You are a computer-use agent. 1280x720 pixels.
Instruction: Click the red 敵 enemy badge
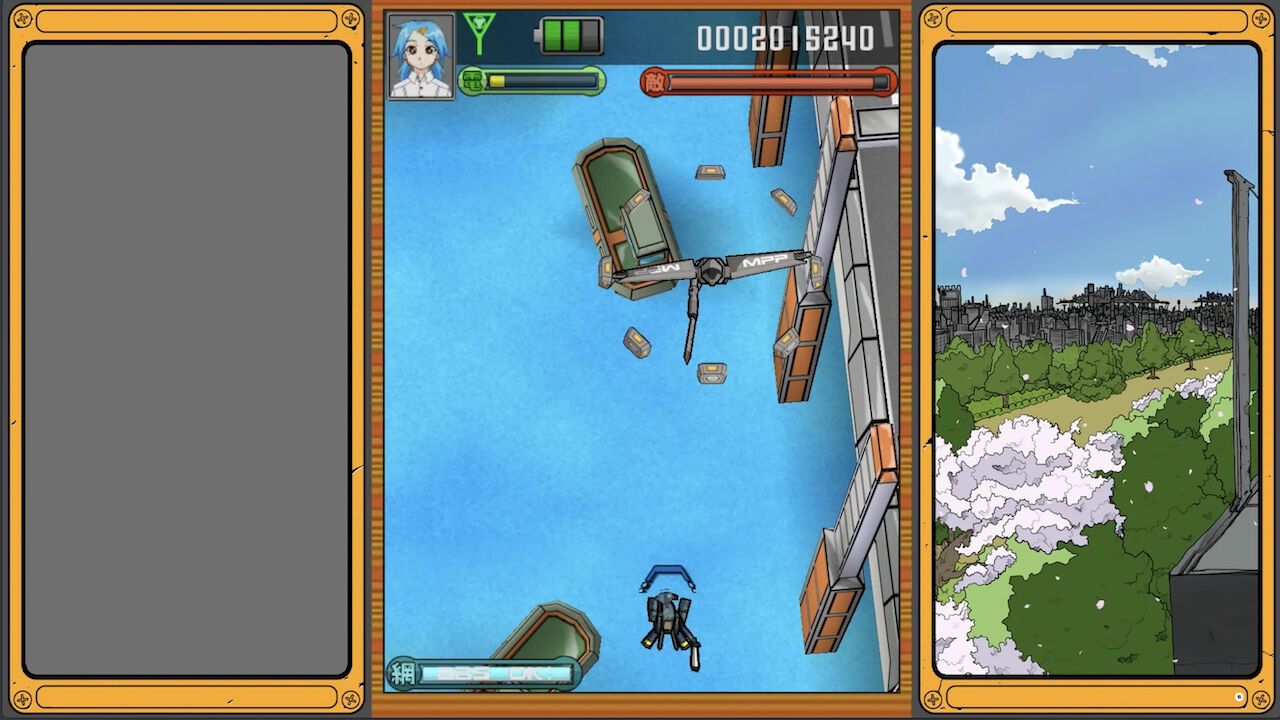coord(654,81)
